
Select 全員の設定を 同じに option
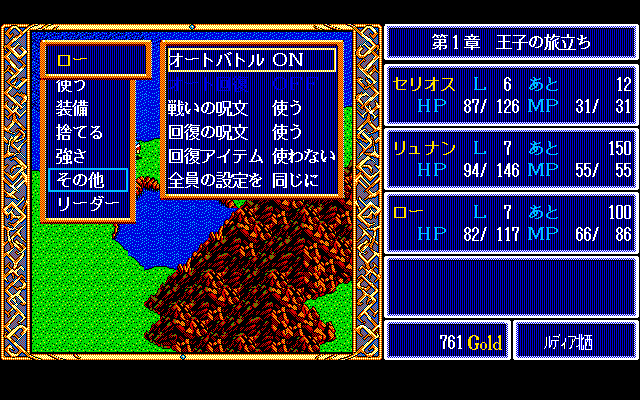pos(251,180)
